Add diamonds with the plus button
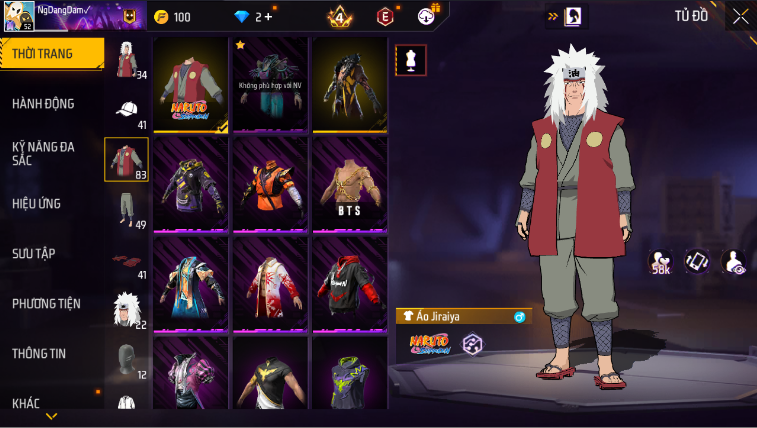The height and width of the screenshot is (428, 757). pos(267,17)
